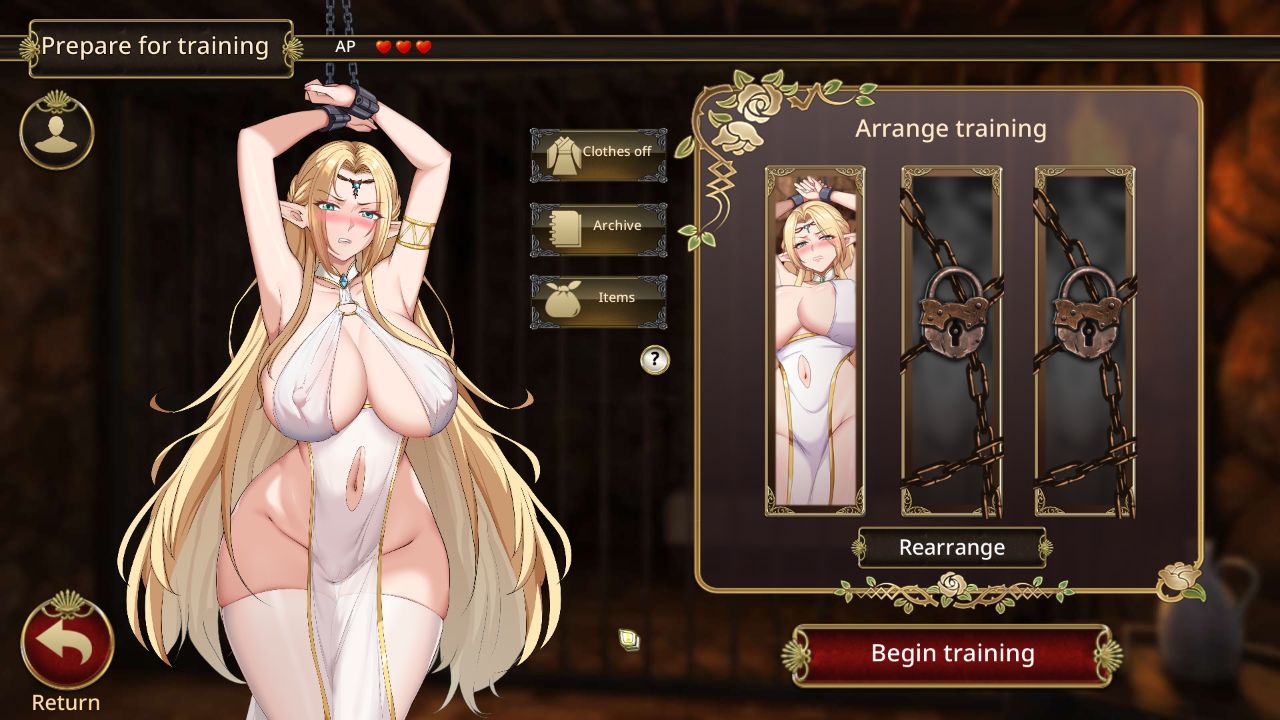1280x720 pixels.
Task: Click the Prepare for training banner
Action: tap(160, 45)
